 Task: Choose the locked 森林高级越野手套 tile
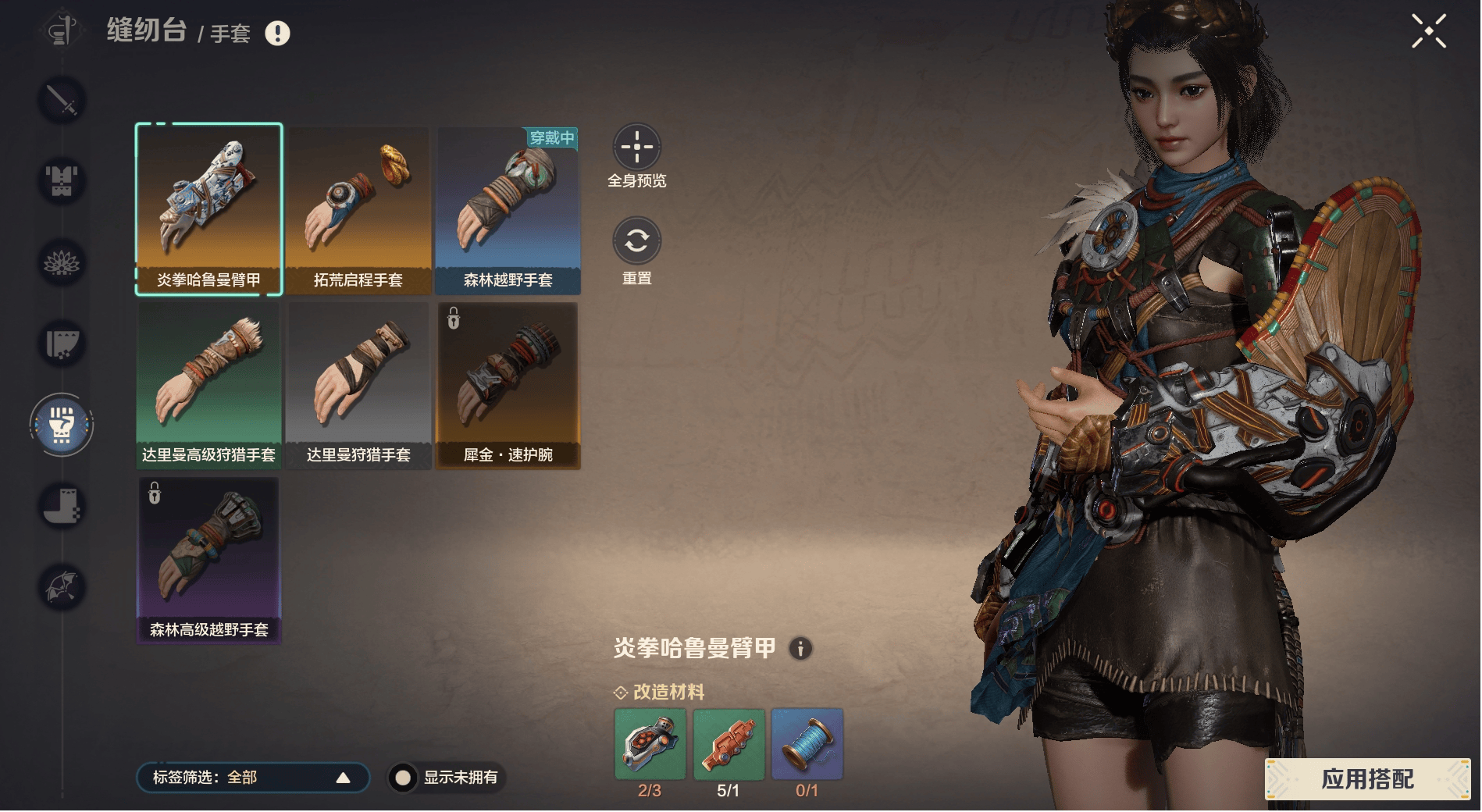click(x=208, y=559)
